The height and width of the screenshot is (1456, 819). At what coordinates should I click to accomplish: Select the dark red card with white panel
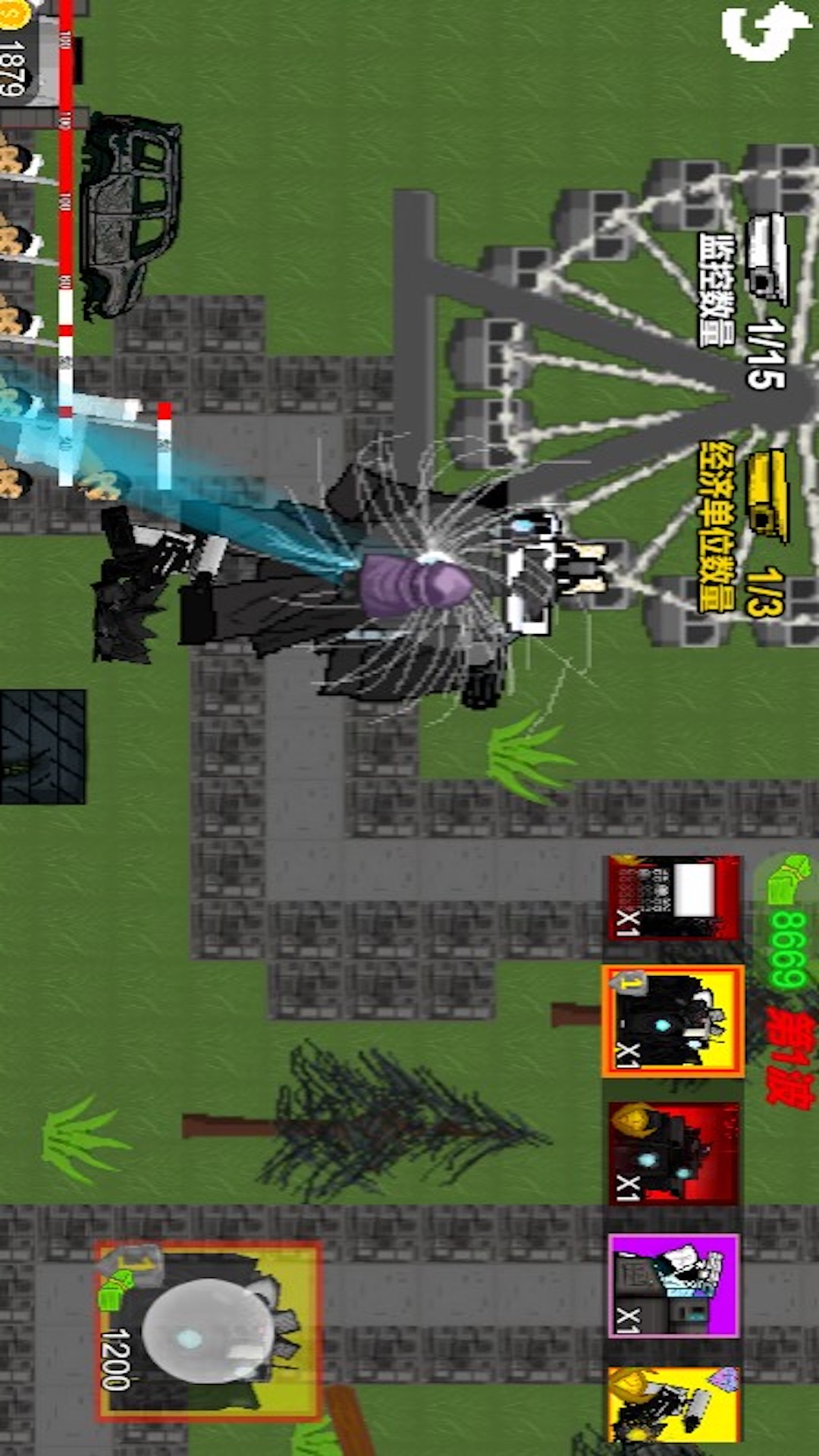[x=673, y=899]
